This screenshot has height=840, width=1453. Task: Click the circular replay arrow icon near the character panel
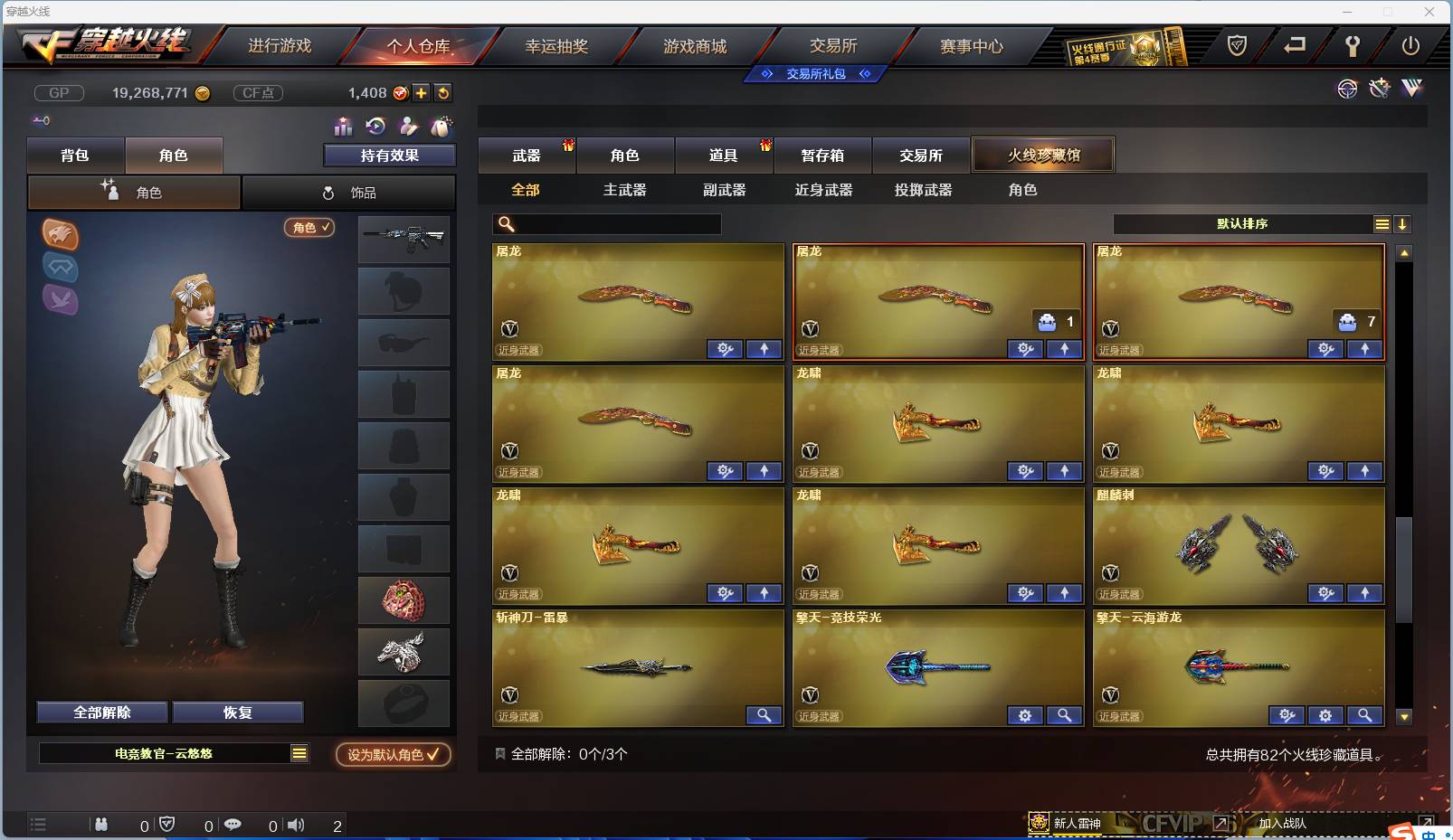pyautogui.click(x=375, y=127)
